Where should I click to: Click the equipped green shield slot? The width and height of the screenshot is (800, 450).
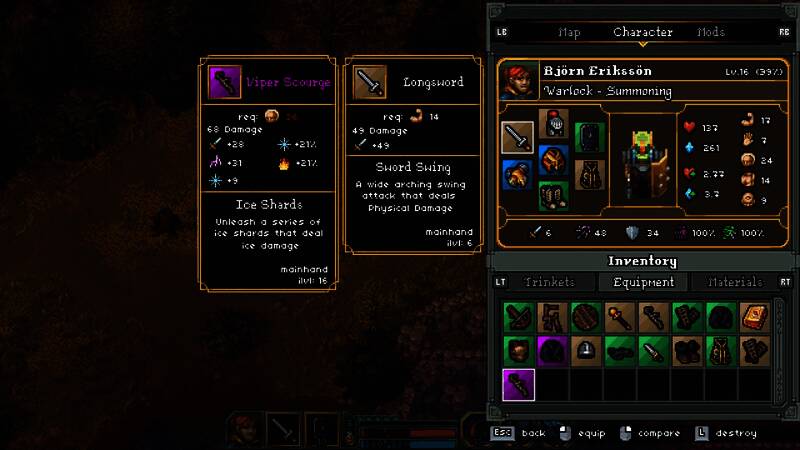tap(588, 138)
